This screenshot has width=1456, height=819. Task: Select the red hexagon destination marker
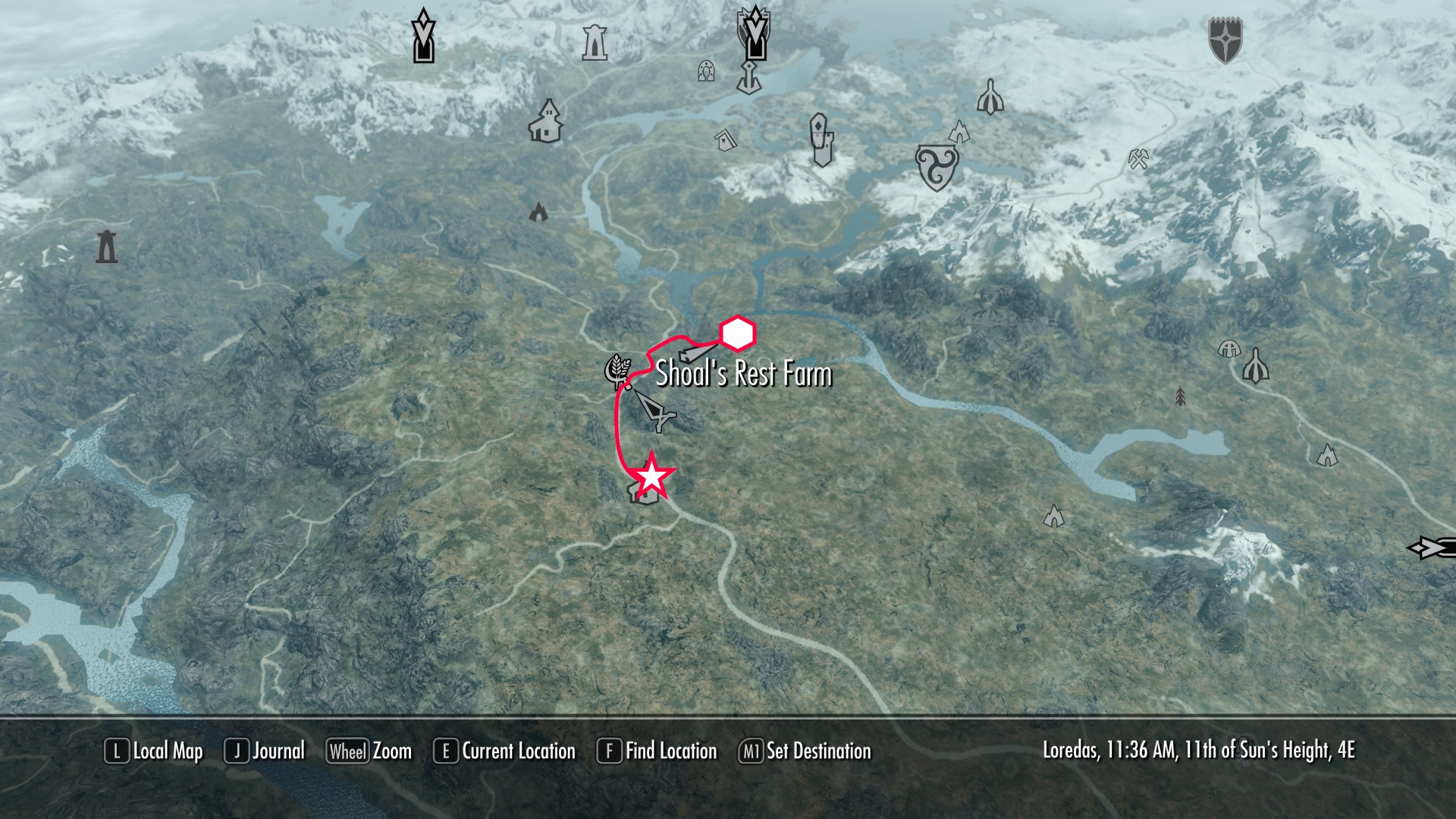click(737, 334)
